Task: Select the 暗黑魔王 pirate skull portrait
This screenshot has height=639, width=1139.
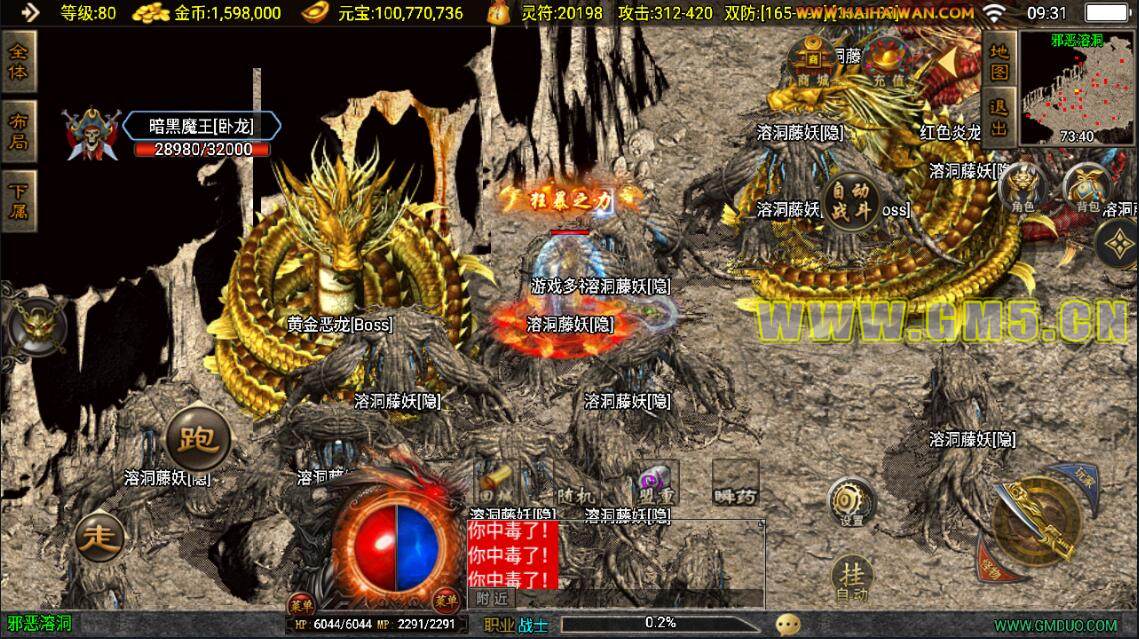Action: [x=92, y=134]
